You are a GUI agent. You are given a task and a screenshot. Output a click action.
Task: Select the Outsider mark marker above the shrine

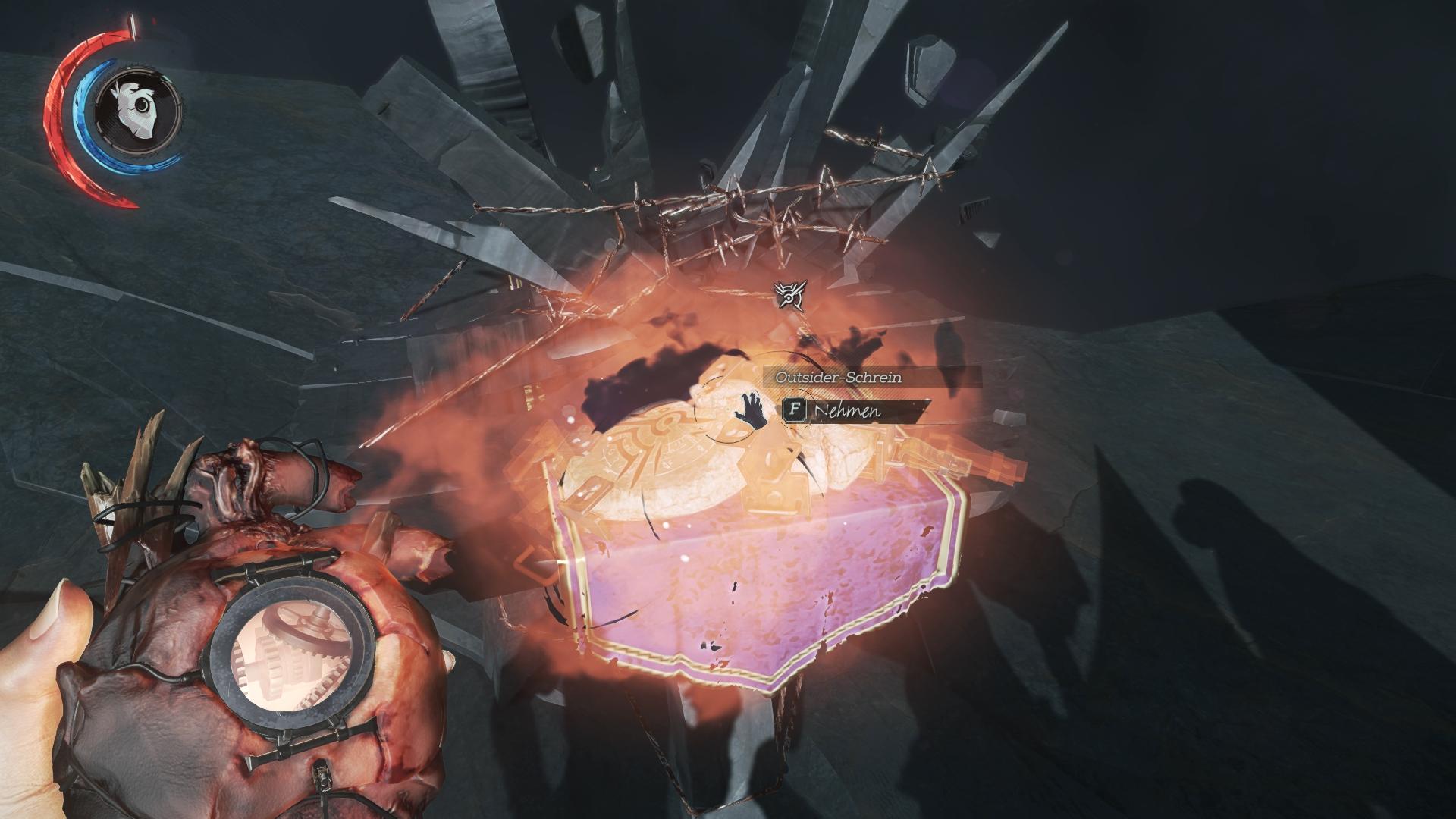(x=791, y=296)
